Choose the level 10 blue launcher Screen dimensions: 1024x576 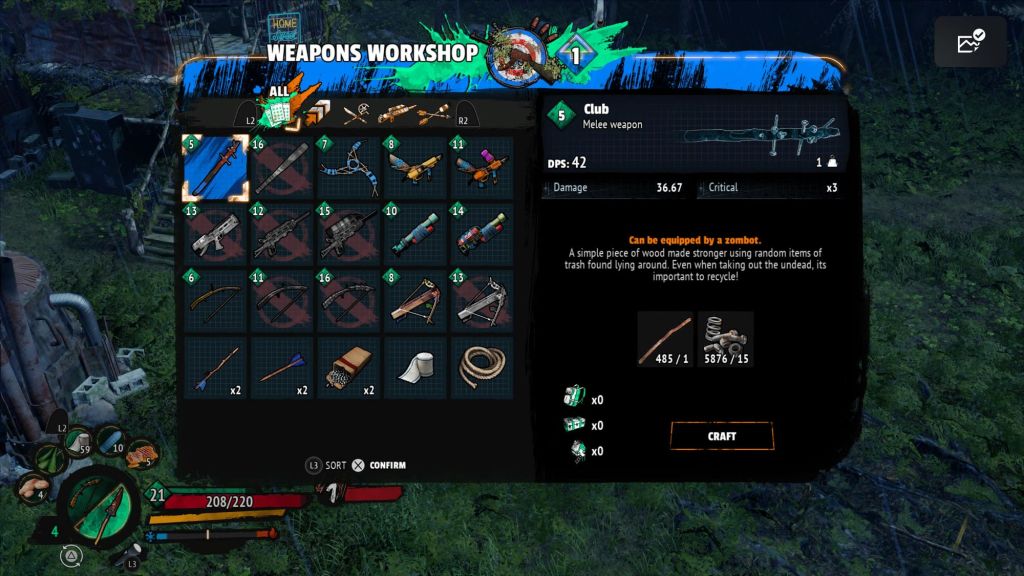416,235
